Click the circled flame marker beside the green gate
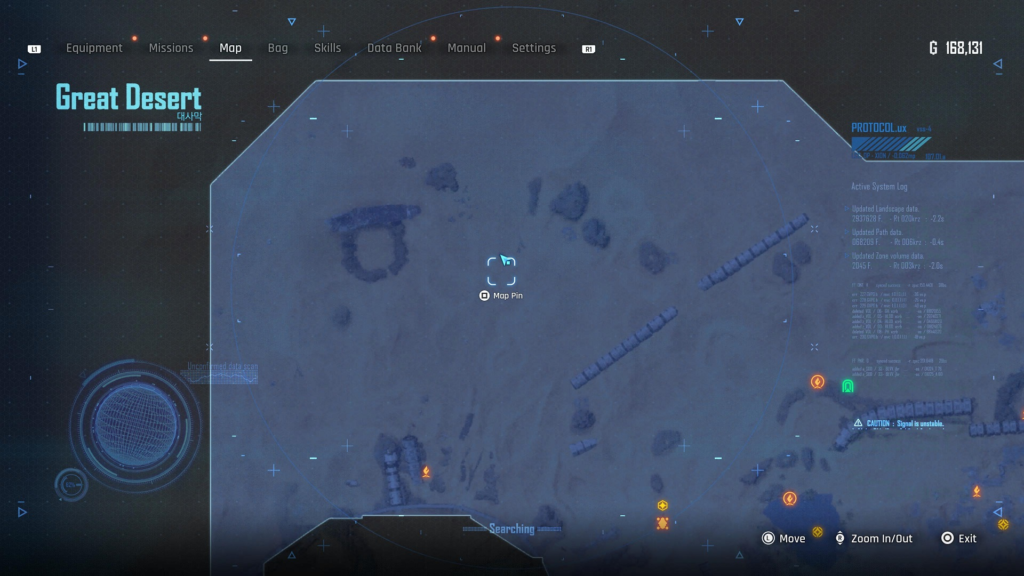Viewport: 1024px width, 576px height. pyautogui.click(x=817, y=382)
